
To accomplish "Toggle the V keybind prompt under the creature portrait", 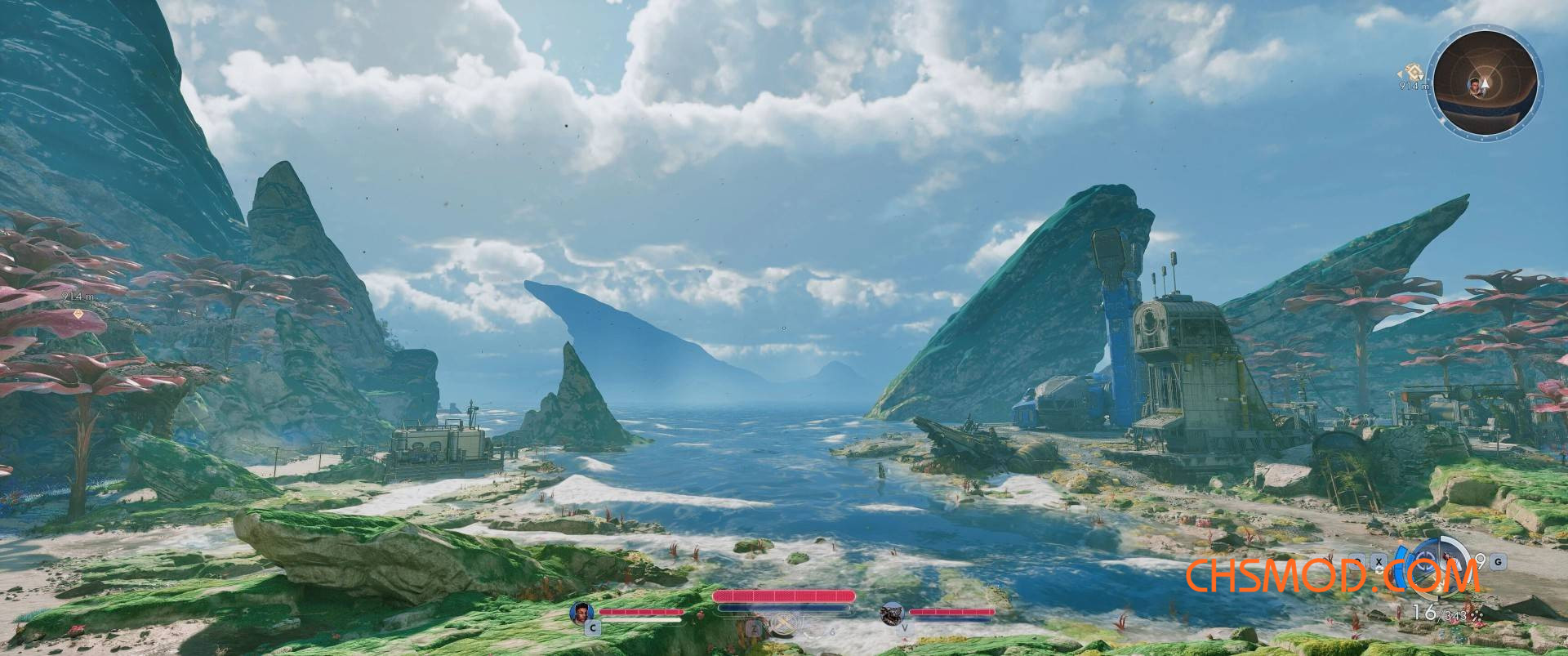I will pos(904,627).
